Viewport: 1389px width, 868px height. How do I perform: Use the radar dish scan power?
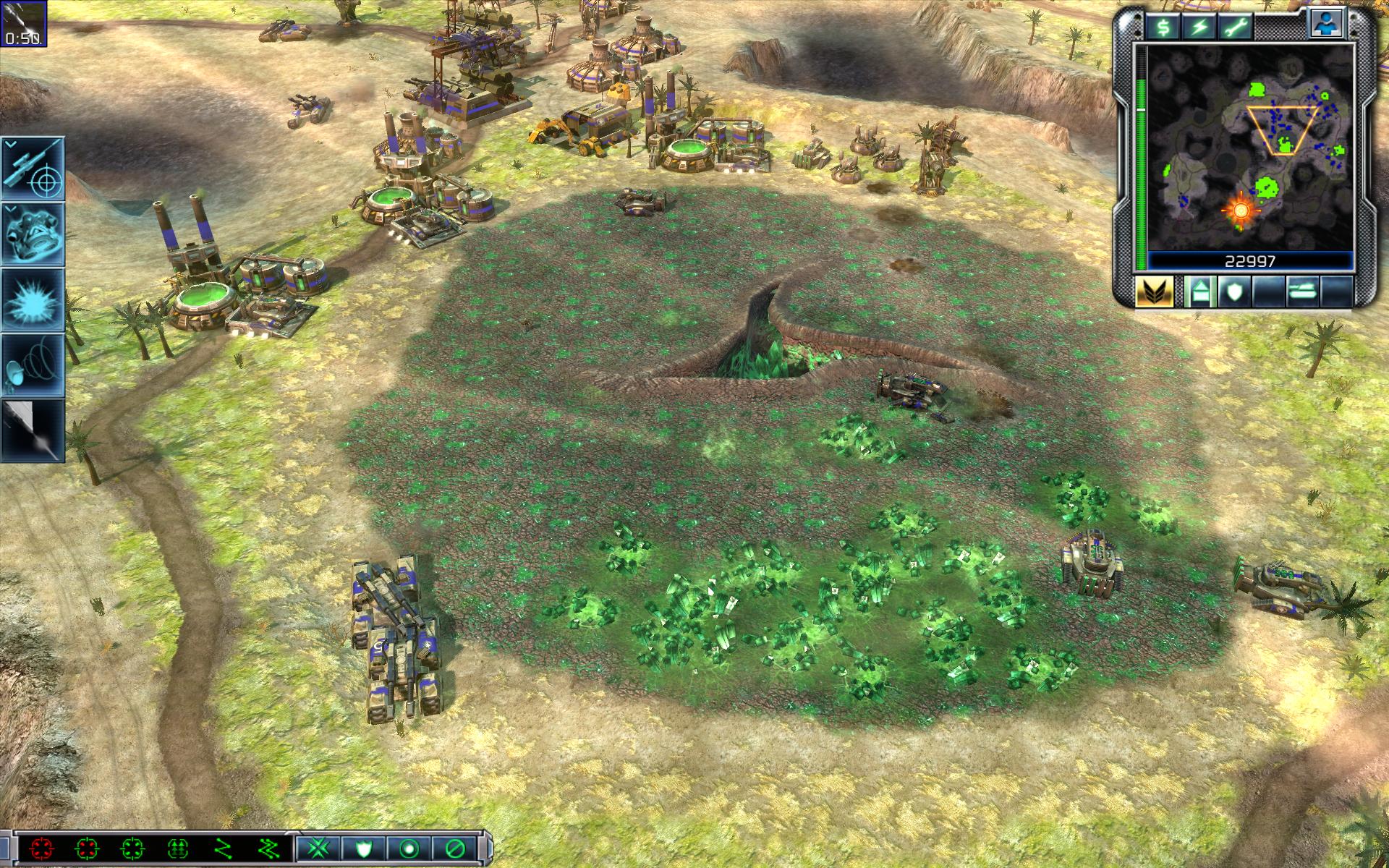33,365
